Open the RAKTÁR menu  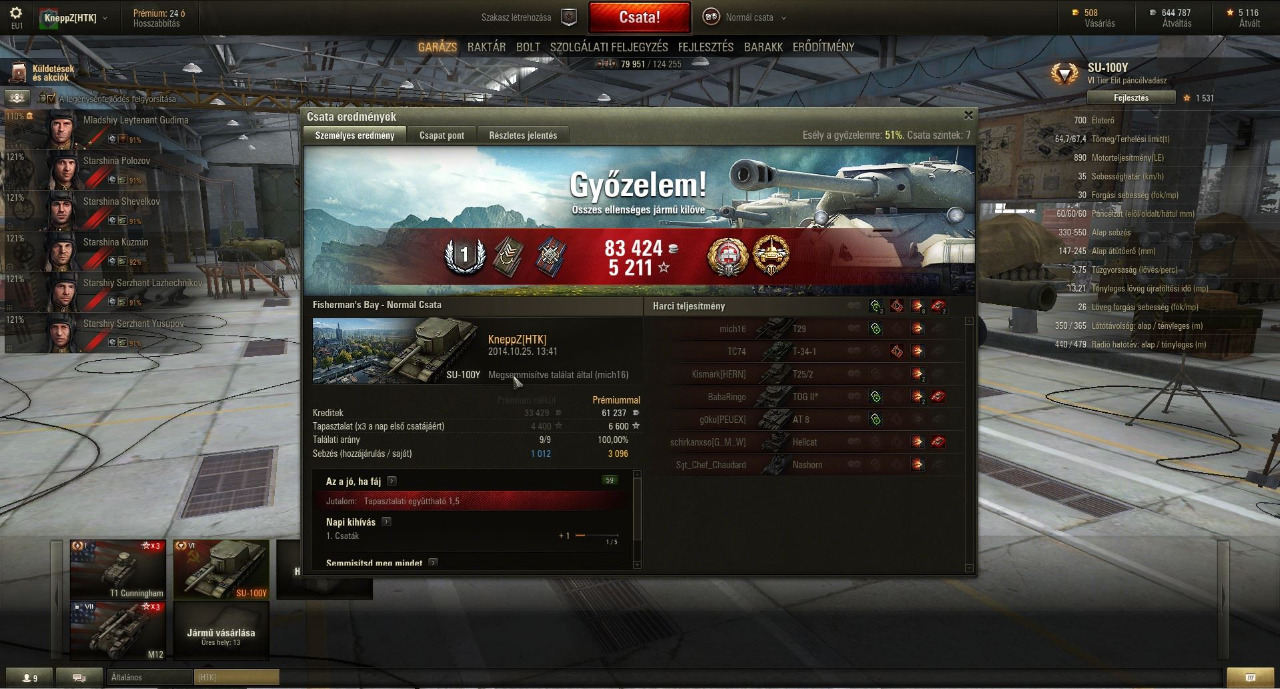[x=486, y=47]
